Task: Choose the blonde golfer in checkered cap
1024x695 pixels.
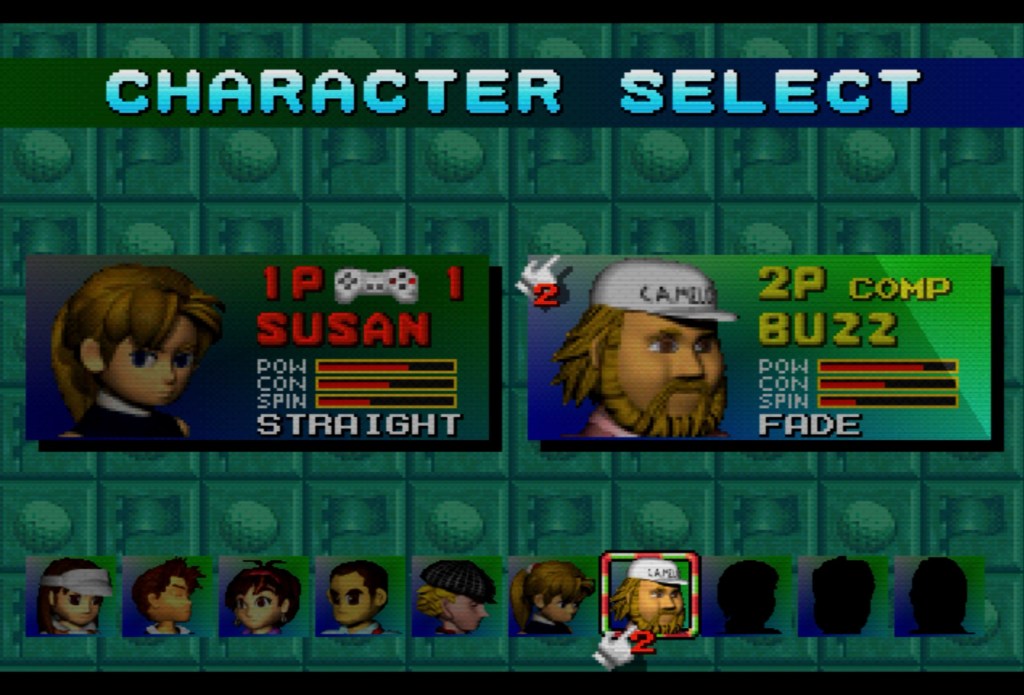Action: tap(456, 597)
